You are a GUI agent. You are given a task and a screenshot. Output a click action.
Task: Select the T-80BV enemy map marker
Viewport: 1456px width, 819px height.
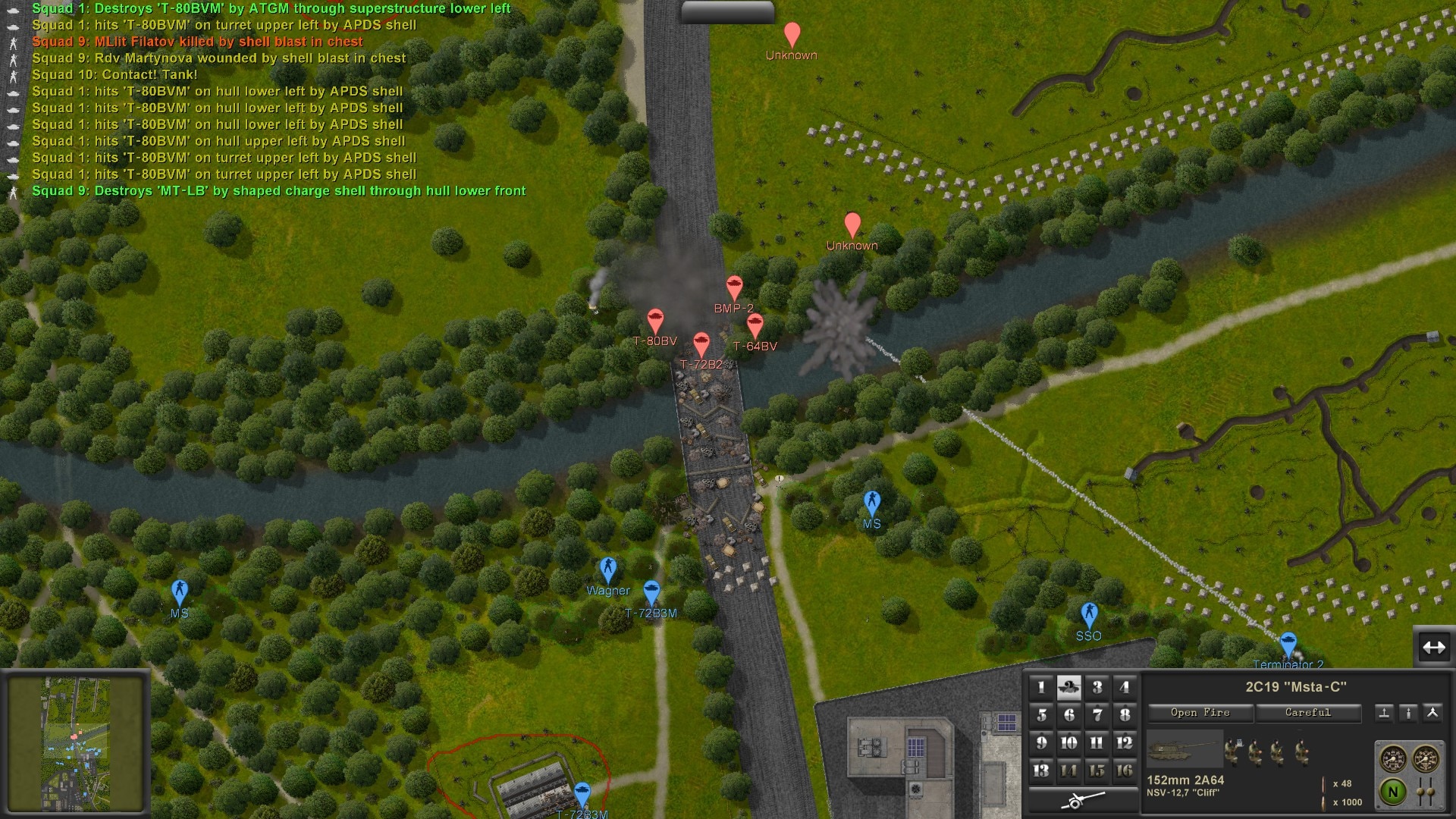(x=655, y=322)
